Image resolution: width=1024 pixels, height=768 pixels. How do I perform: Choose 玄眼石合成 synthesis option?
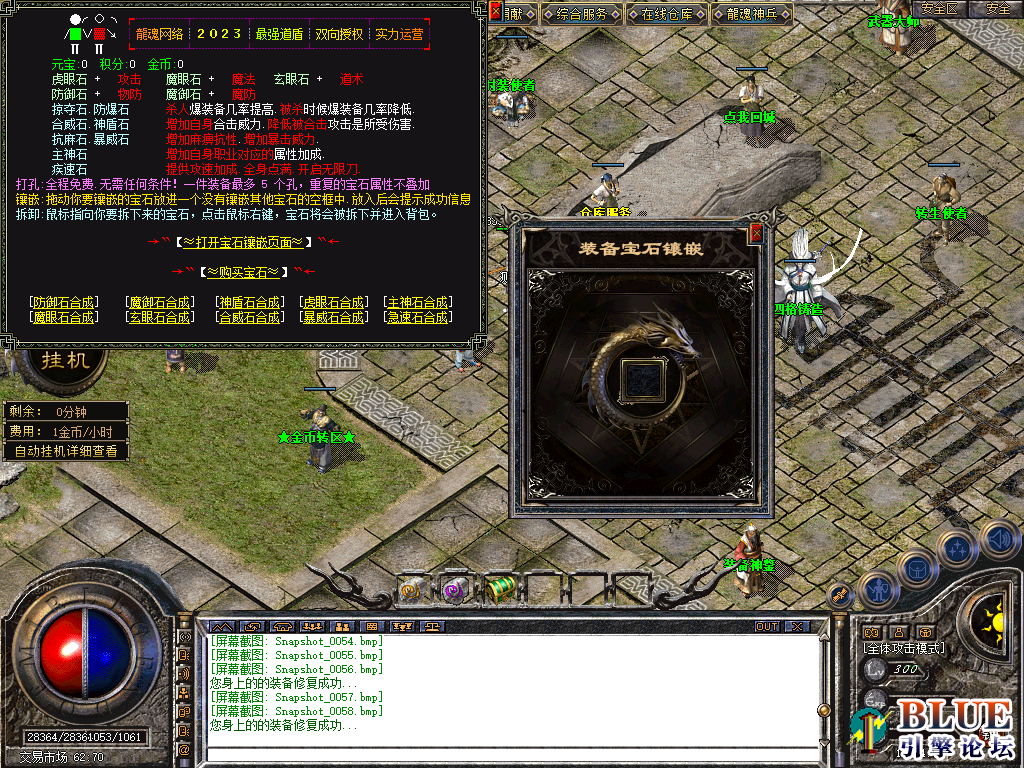(159, 317)
